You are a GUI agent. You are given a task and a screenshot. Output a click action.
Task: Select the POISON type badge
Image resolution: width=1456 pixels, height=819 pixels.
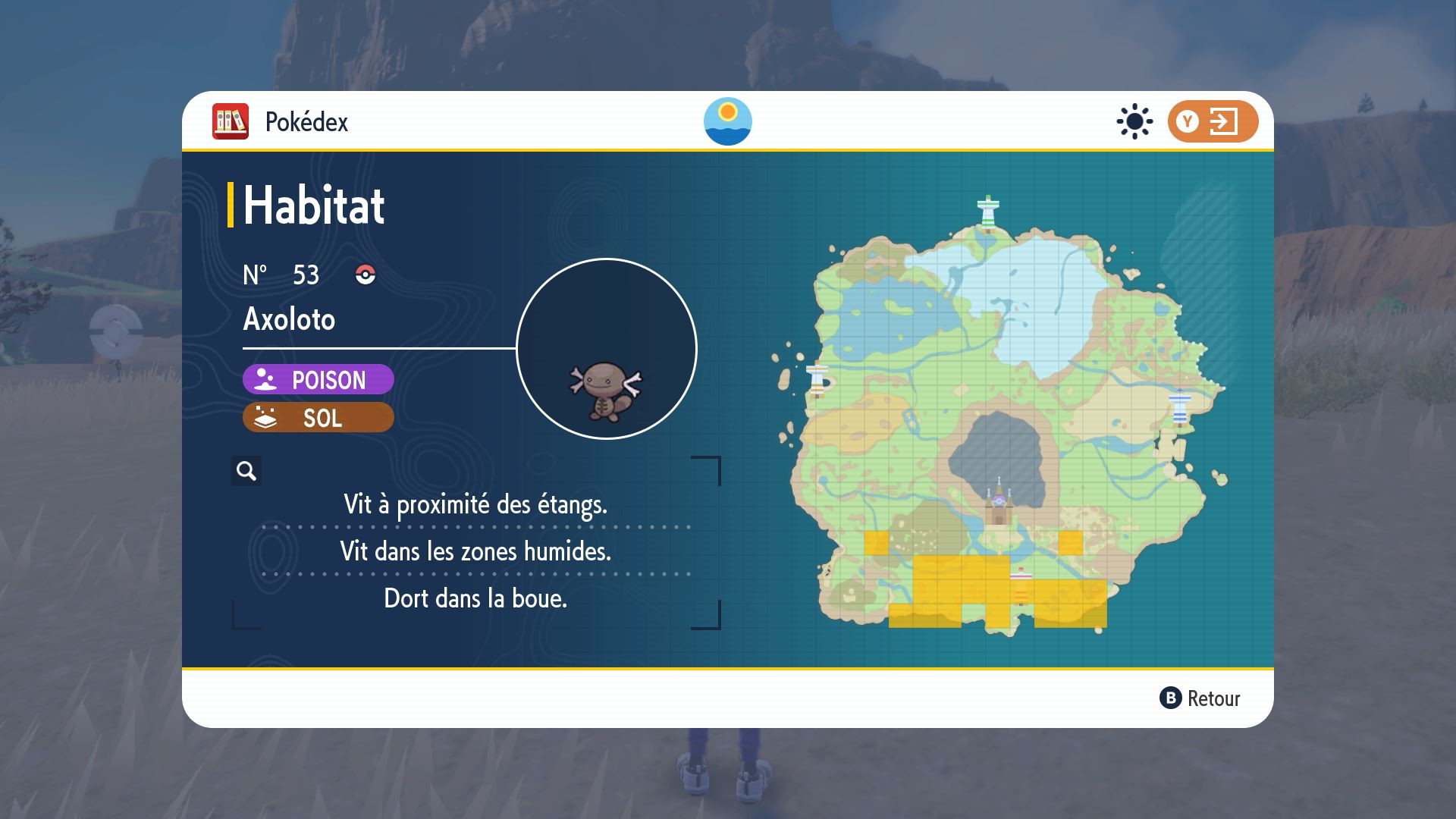tap(317, 379)
